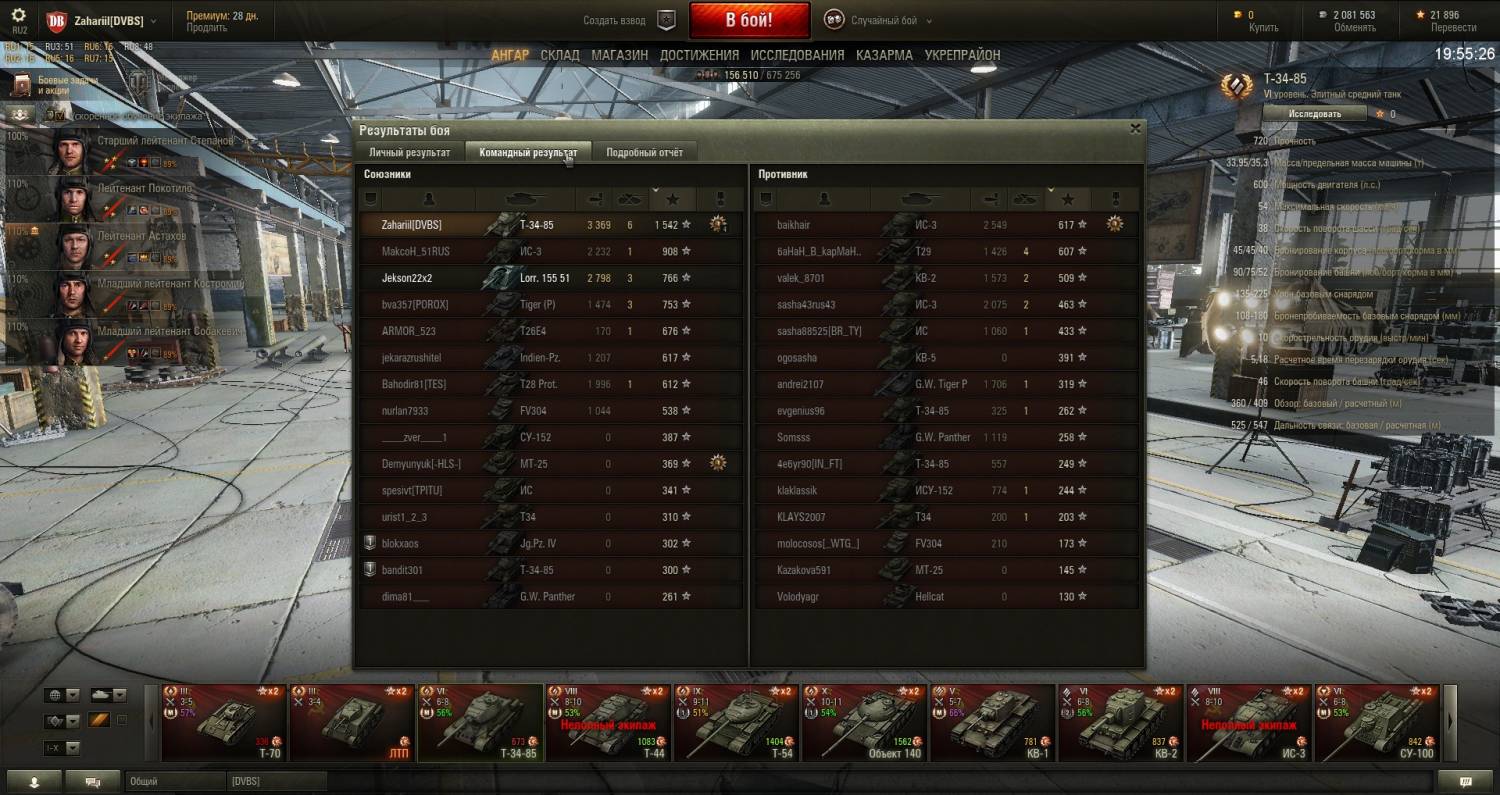1500x795 pixels.
Task: Open the КАЗАРМА barracks
Action: 884,55
